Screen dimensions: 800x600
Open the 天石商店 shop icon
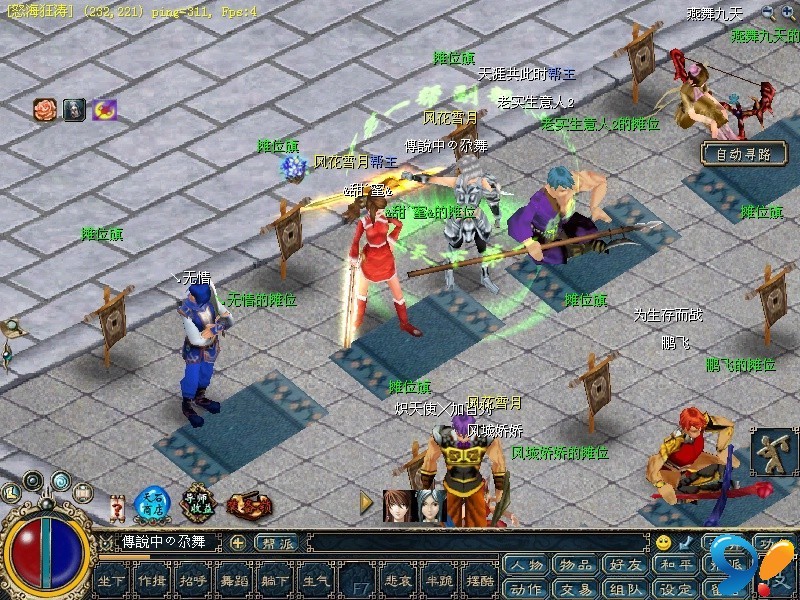151,504
